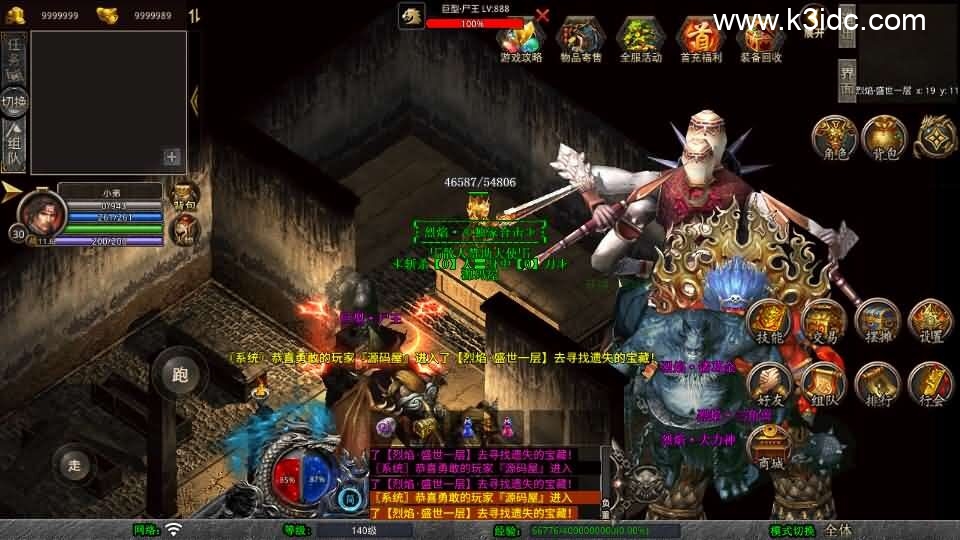Open the 角色 character menu
Screen dimensions: 960x540
click(831, 137)
